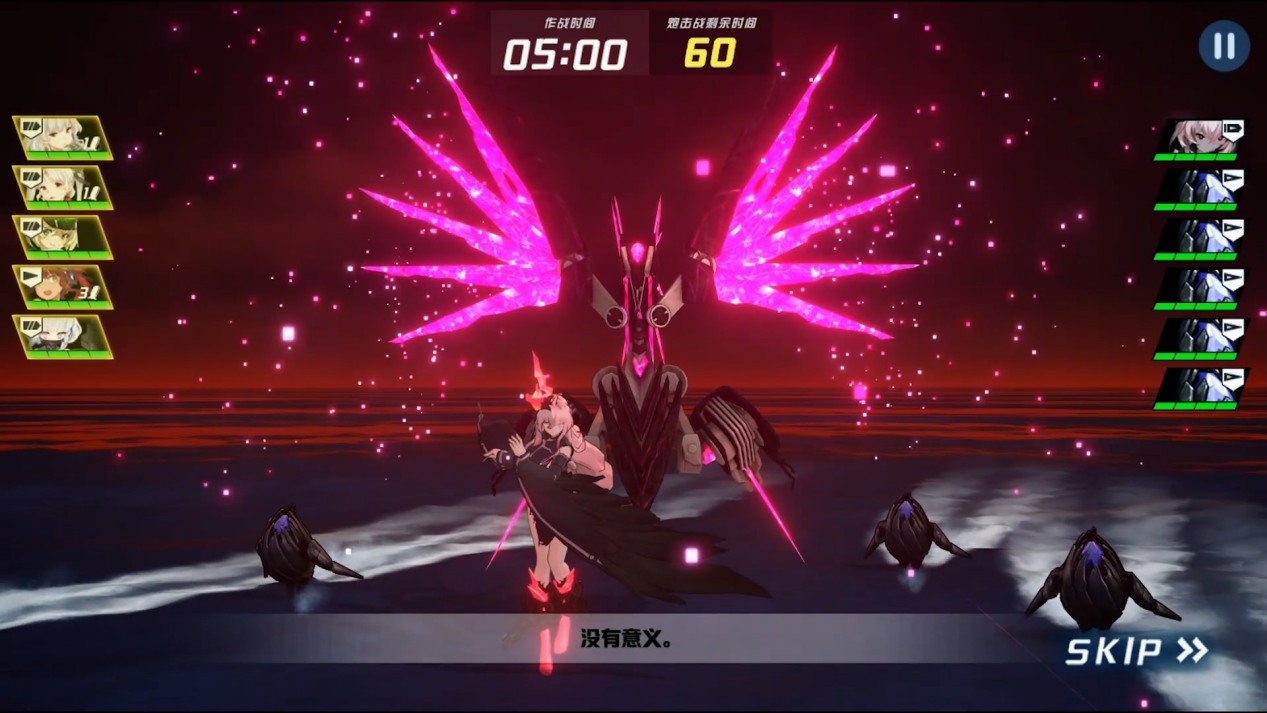Select the red-haired ship portrait
This screenshot has height=713, width=1267.
63,287
